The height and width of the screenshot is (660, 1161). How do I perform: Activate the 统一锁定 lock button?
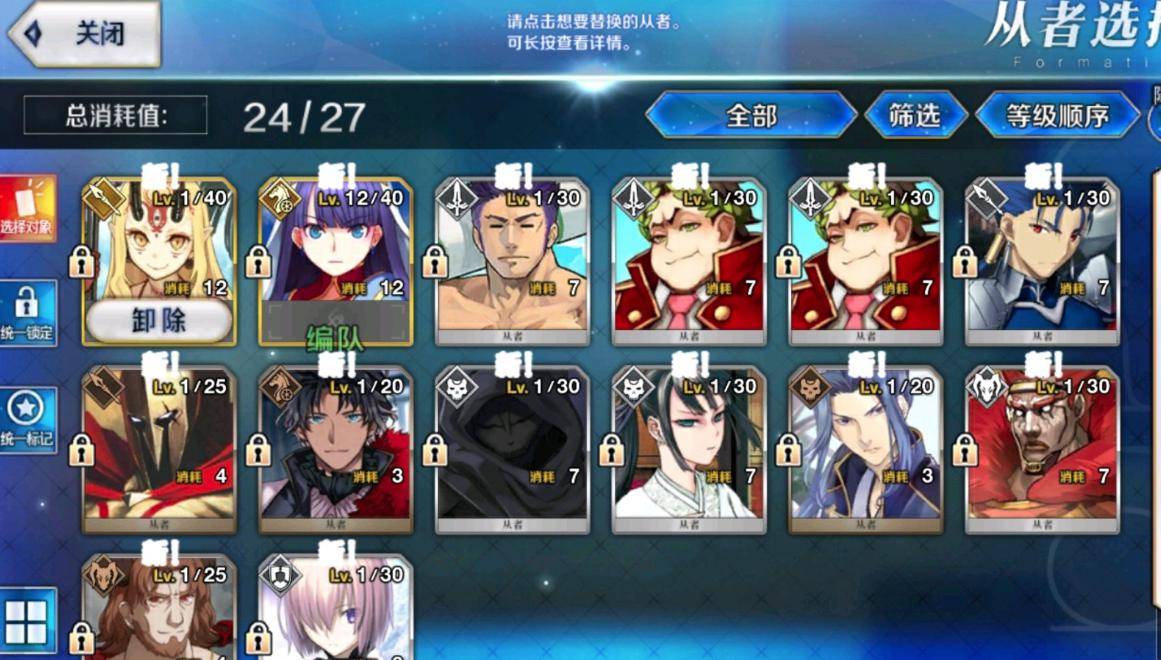pyautogui.click(x=28, y=313)
